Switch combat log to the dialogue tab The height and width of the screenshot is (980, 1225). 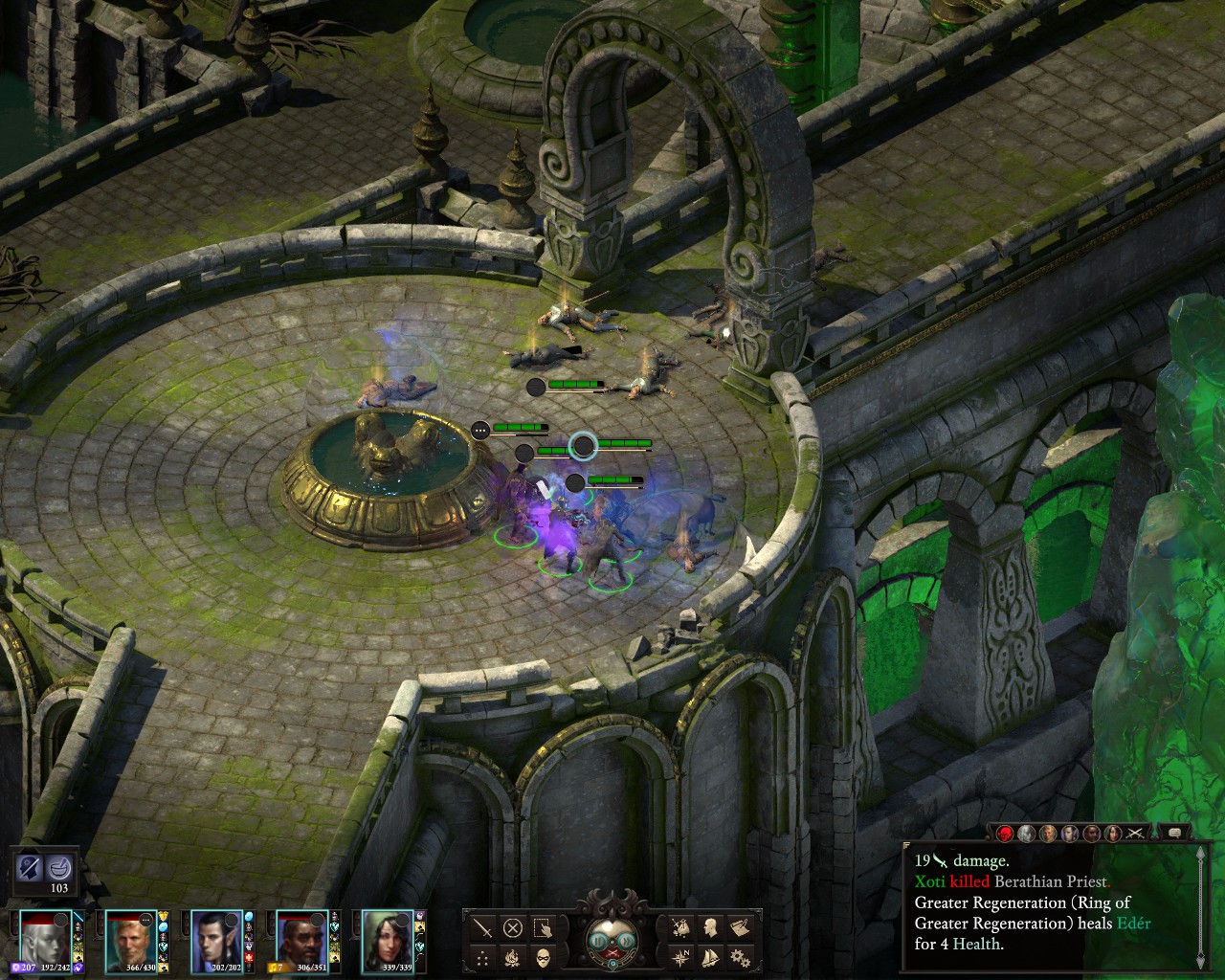click(1172, 834)
